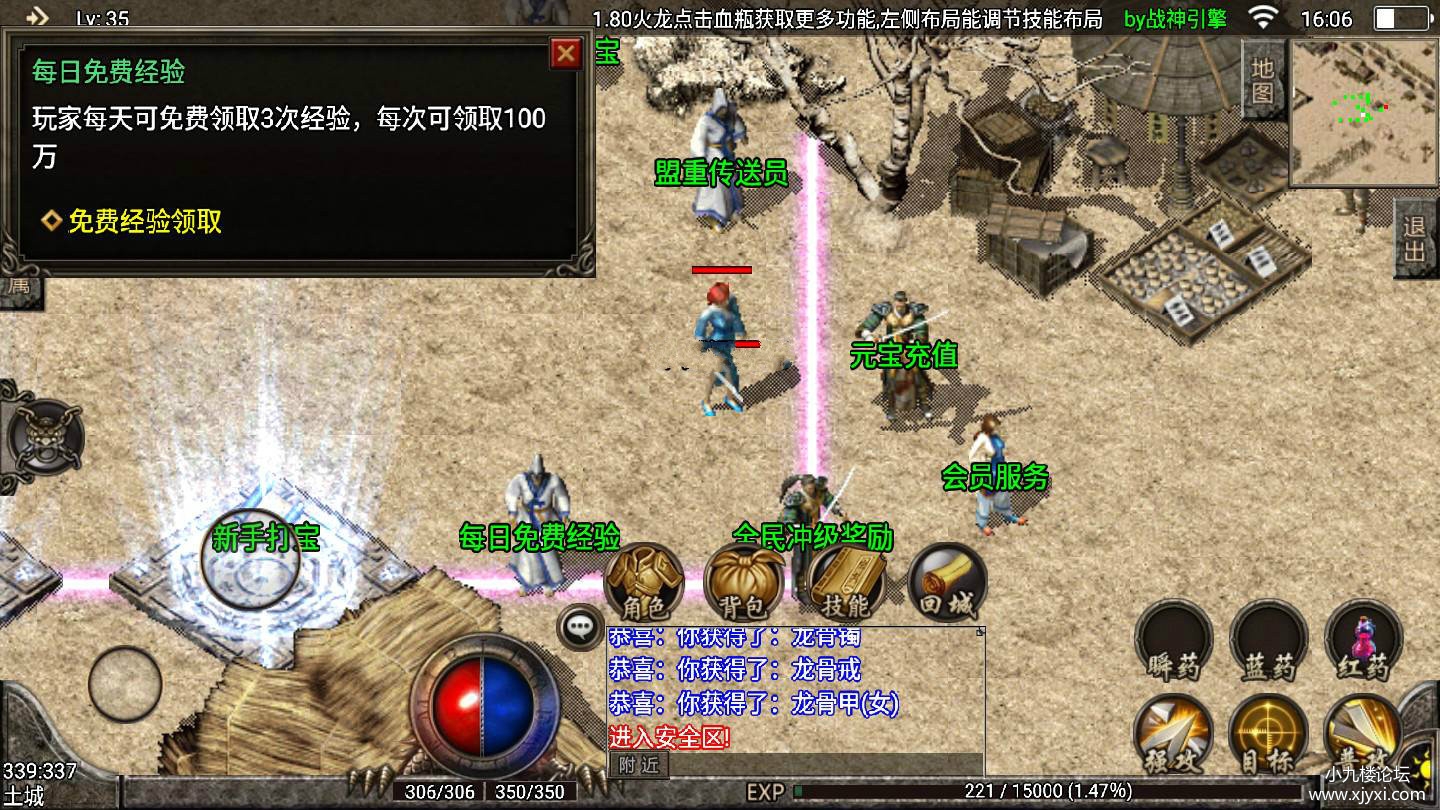Open the 背包 bag inventory

(x=742, y=582)
